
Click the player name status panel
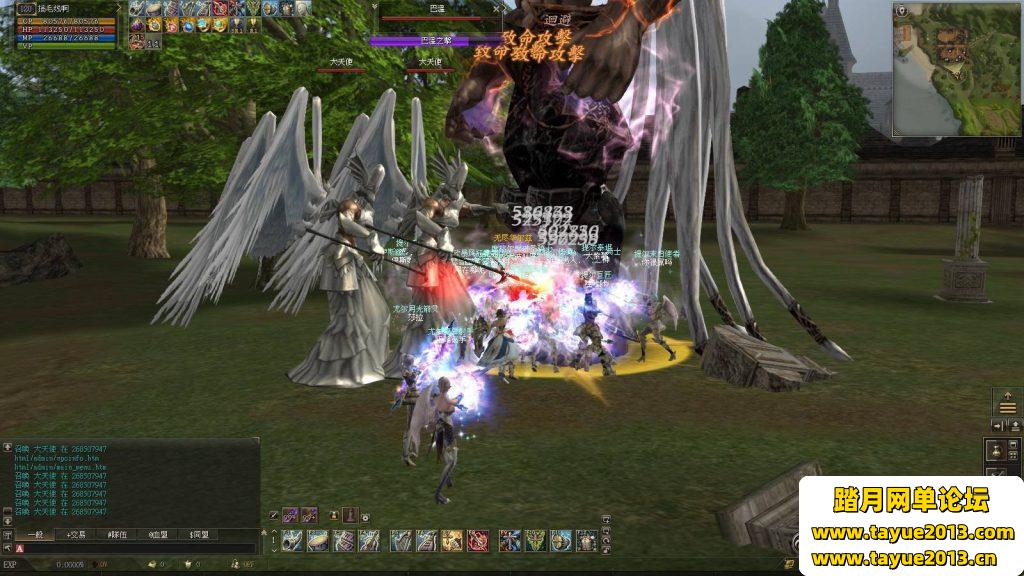(60, 8)
